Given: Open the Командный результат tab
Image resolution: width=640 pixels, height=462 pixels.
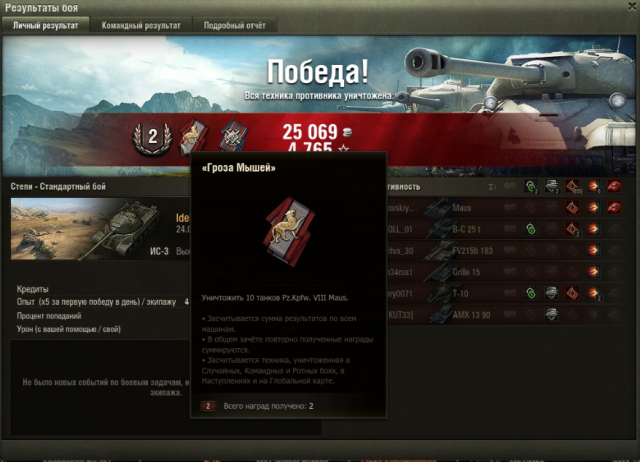Looking at the screenshot, I should tap(141, 25).
